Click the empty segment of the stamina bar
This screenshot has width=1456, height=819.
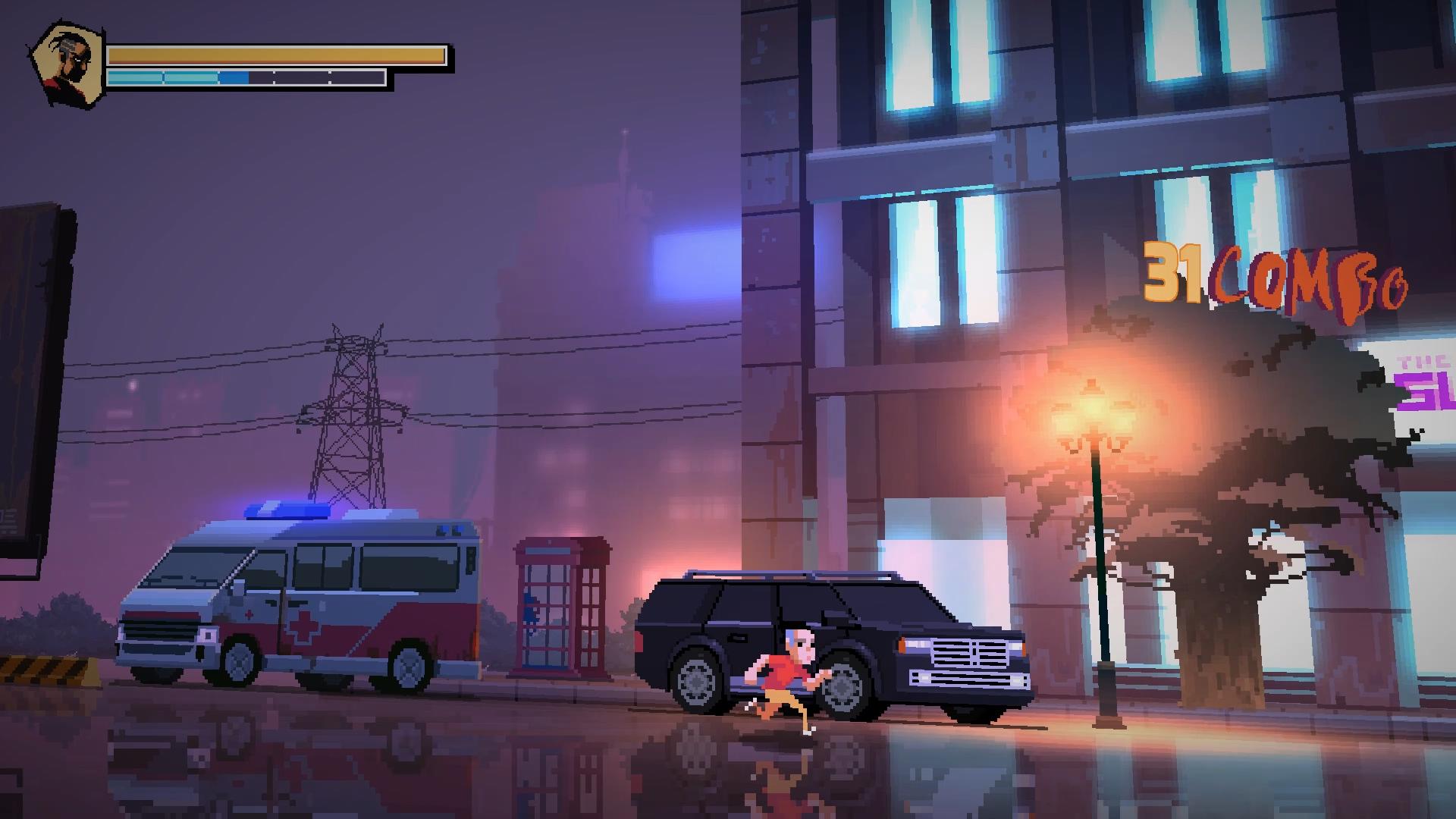coord(318,76)
